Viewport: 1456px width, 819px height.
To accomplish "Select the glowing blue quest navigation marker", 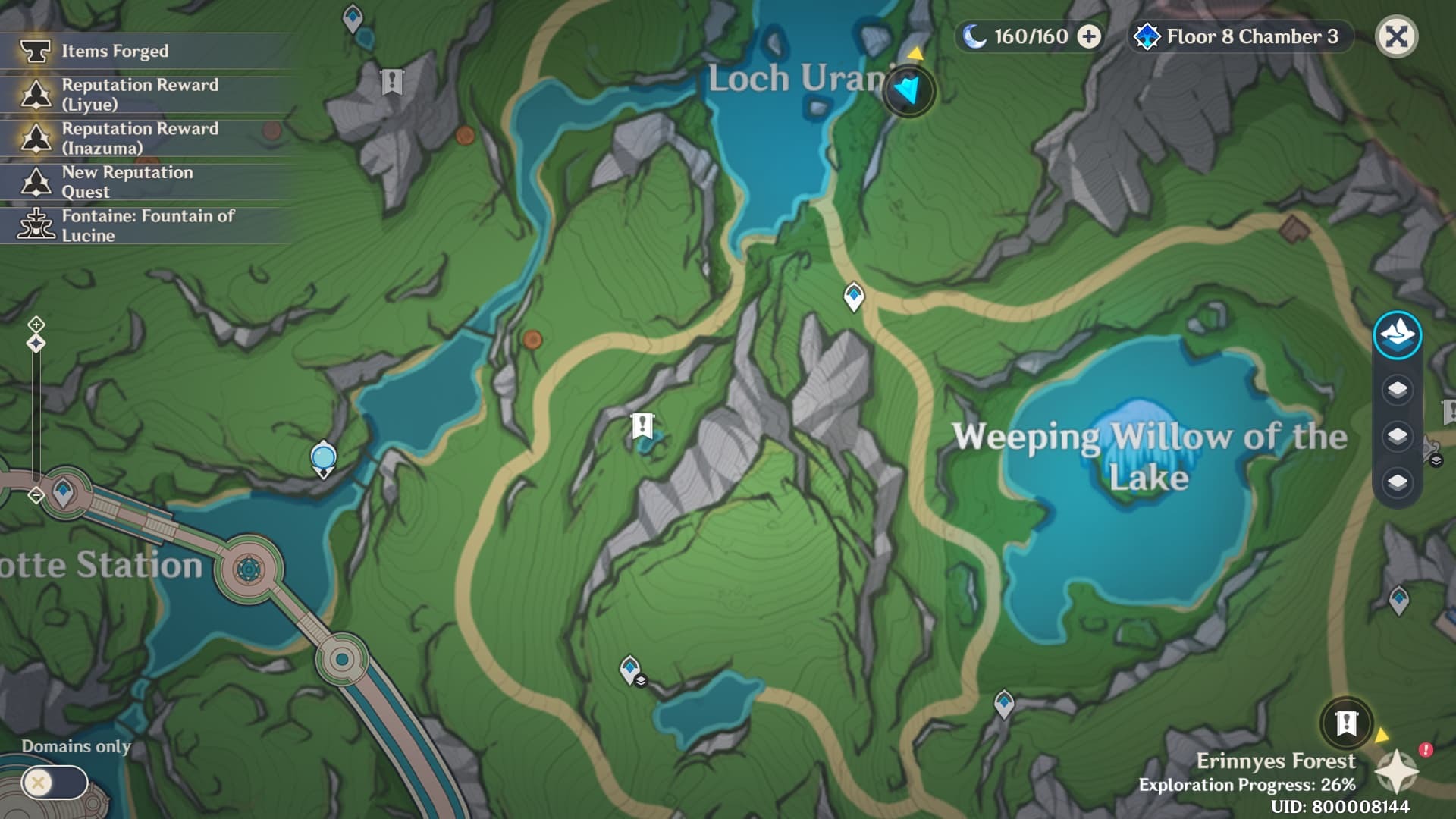I will click(908, 91).
